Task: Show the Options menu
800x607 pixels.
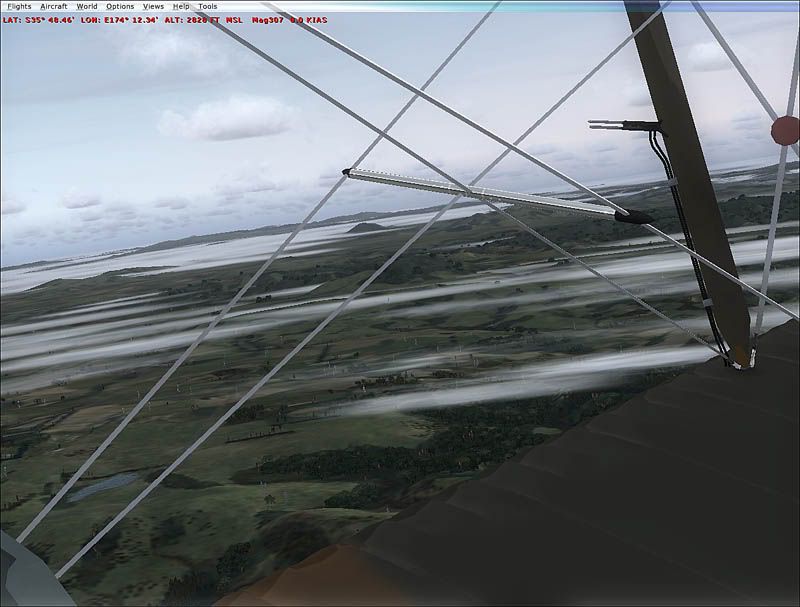Action: click(x=120, y=6)
